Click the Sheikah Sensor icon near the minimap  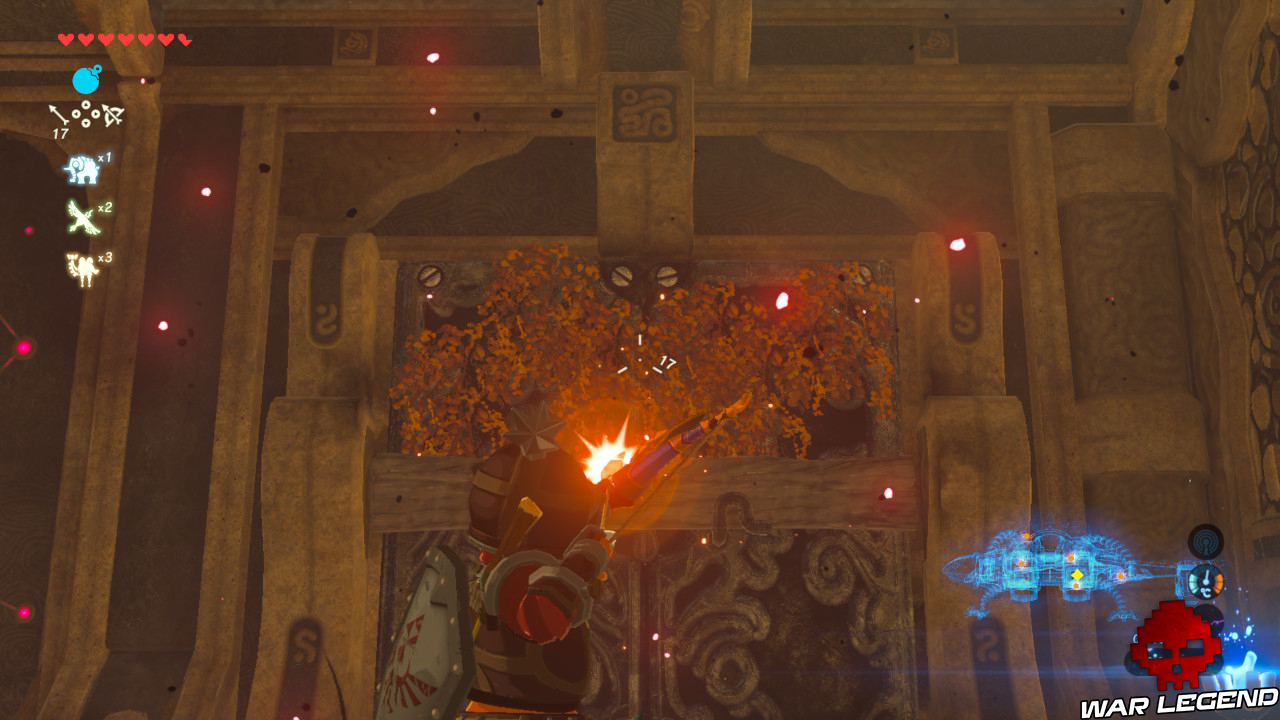pos(1204,543)
